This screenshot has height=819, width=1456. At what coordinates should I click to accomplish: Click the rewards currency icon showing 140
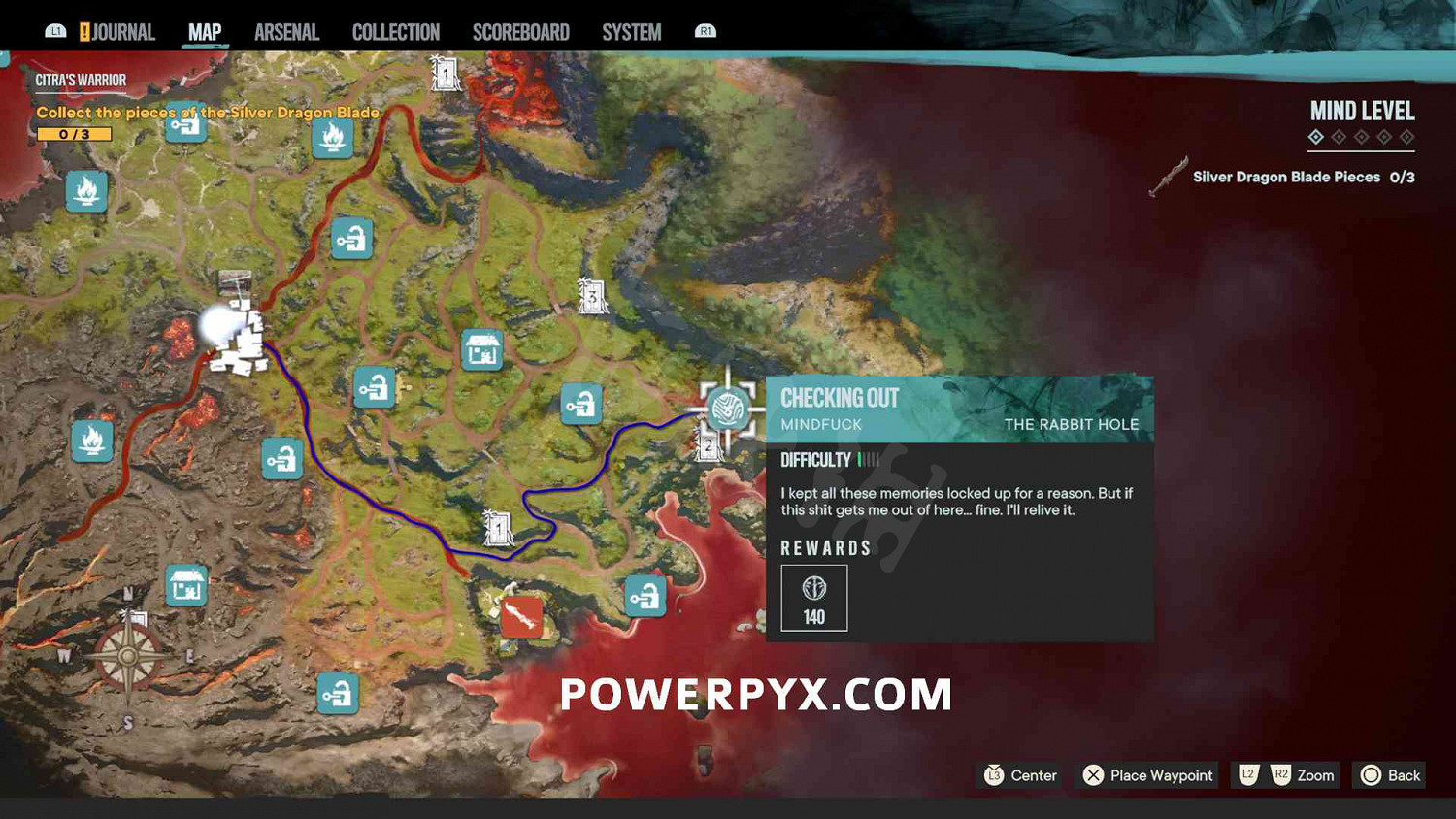coord(813,589)
